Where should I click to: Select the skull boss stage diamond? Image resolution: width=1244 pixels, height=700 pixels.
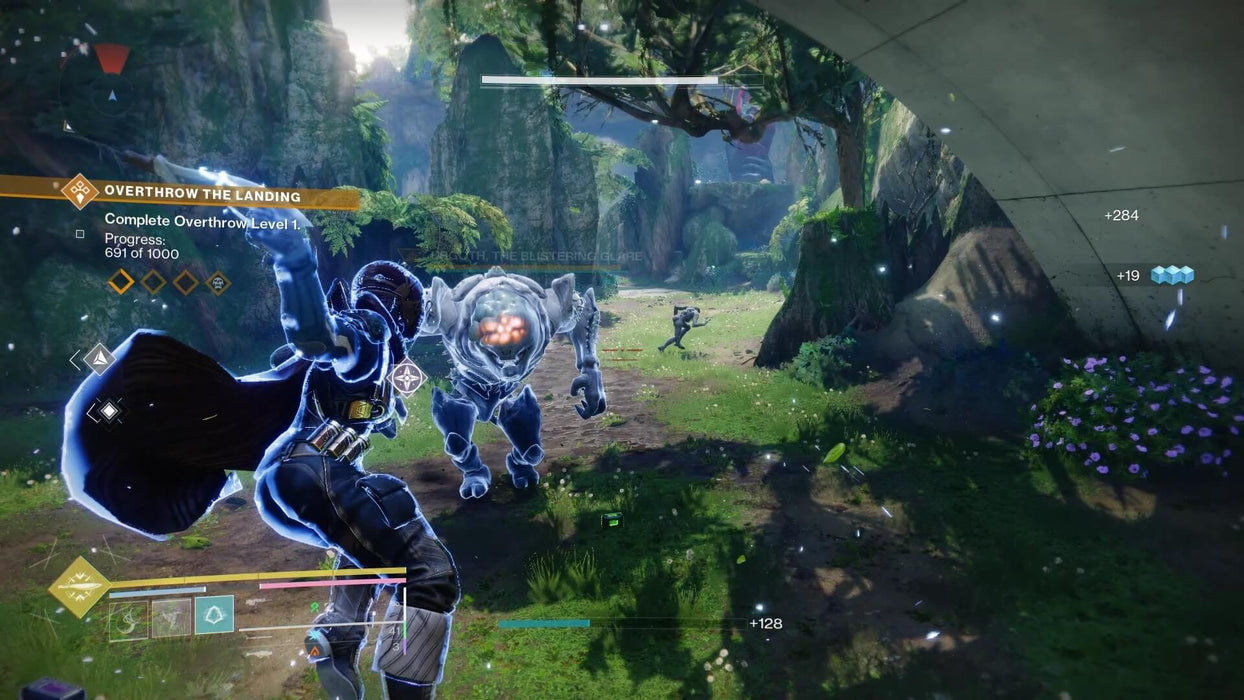coord(217,283)
